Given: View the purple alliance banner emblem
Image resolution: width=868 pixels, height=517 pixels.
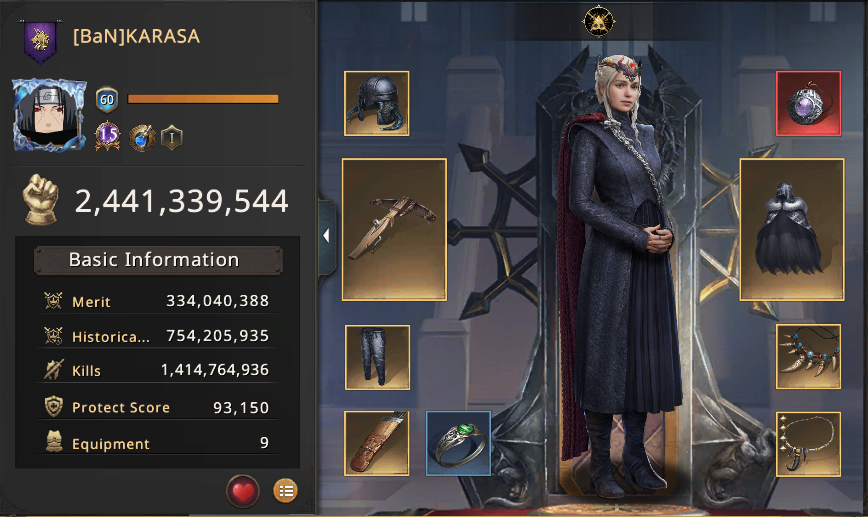Looking at the screenshot, I should pos(41,41).
